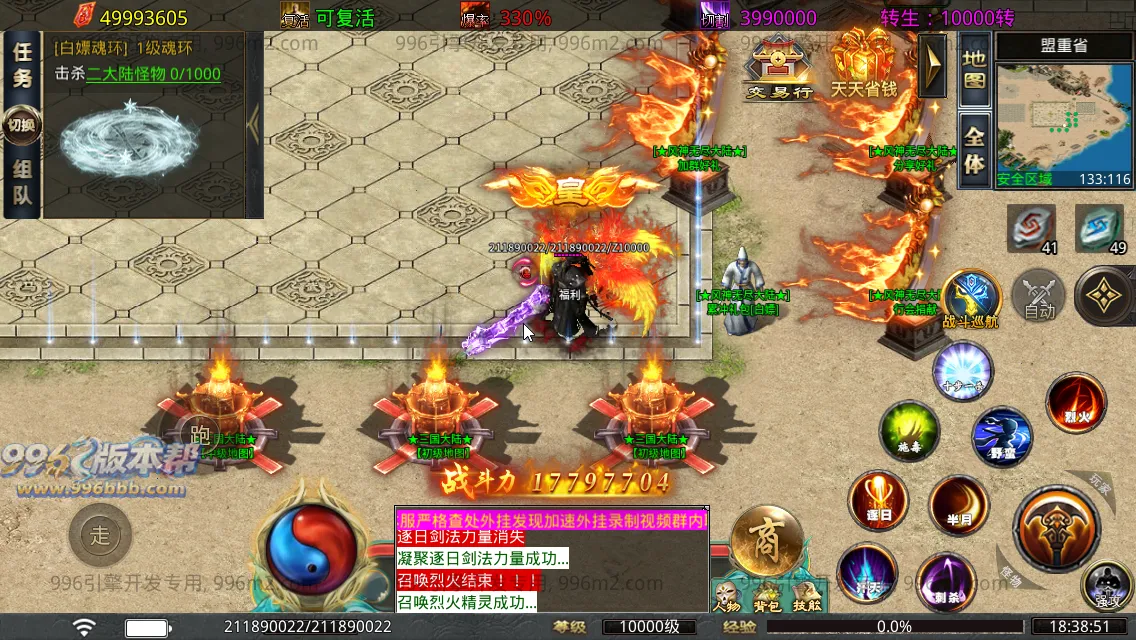1136x640 pixels.
Task: Select the 全体 button beside the minimap
Action: click(x=974, y=150)
